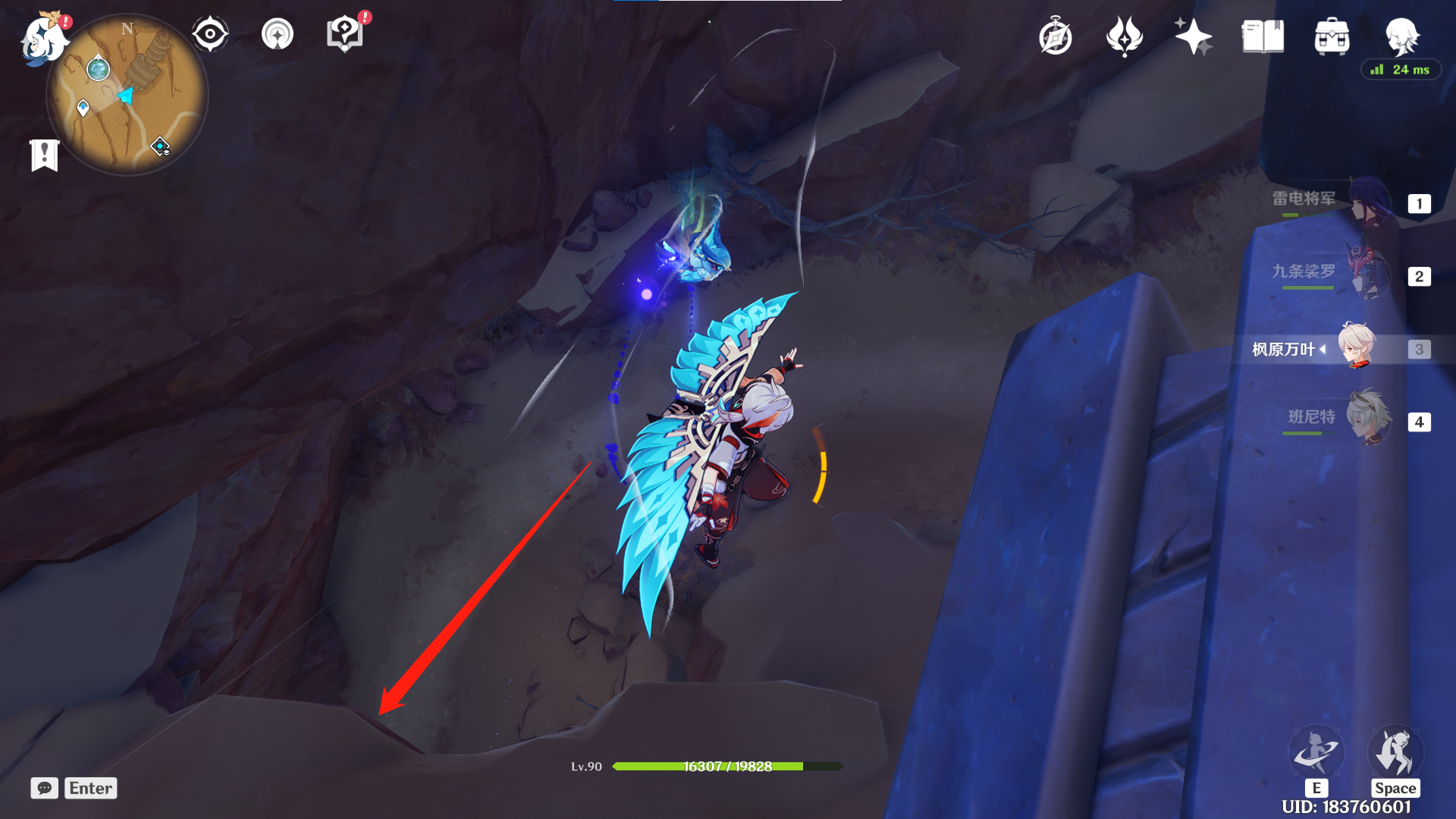Open the wish star icon

click(x=1193, y=36)
